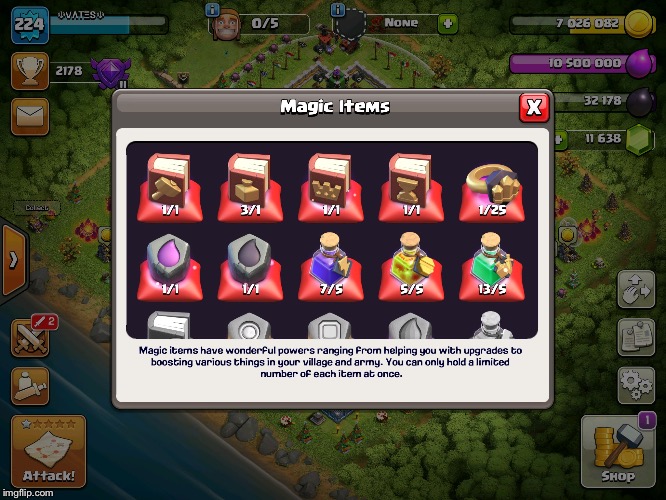
Task: Open the Attack! map
Action: 48,451
